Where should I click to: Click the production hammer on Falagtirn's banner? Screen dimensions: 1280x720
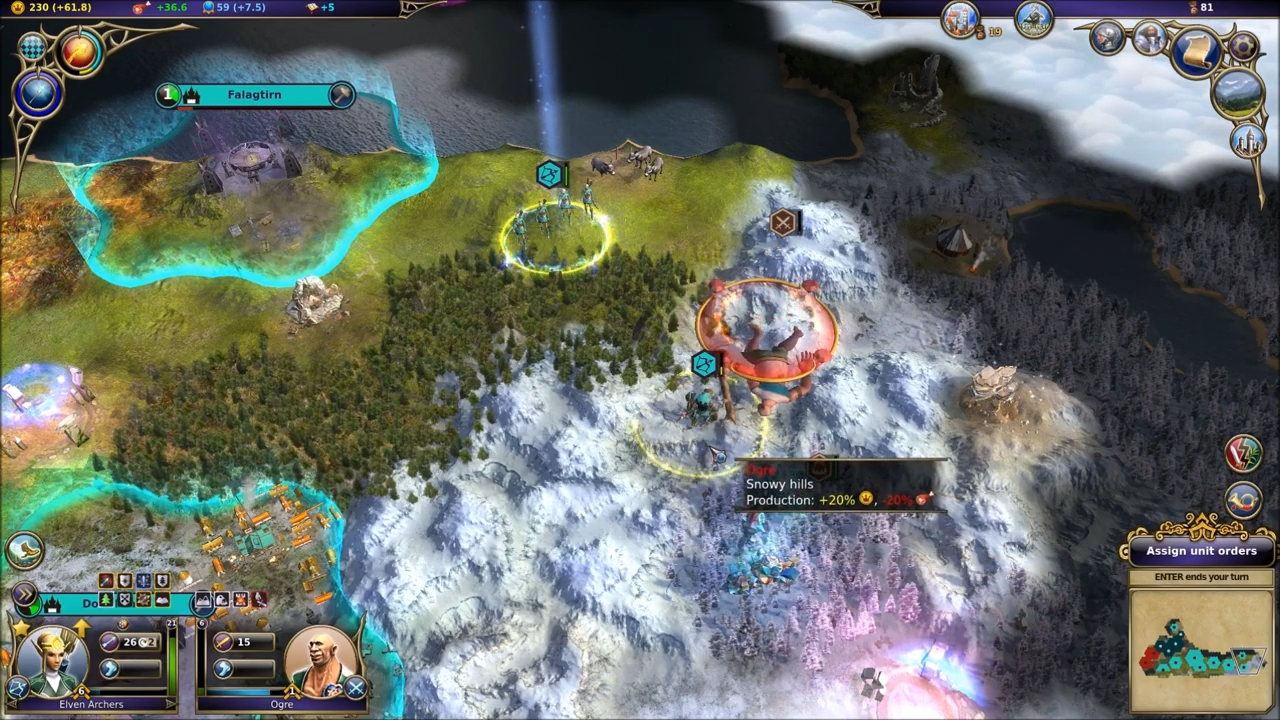342,93
